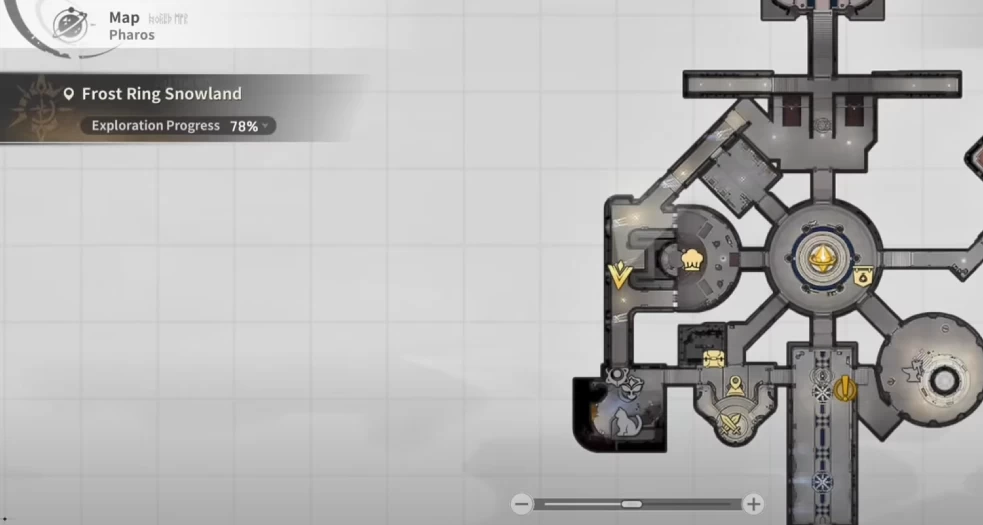Open the planet world map icon
983x525 pixels.
[x=70, y=24]
